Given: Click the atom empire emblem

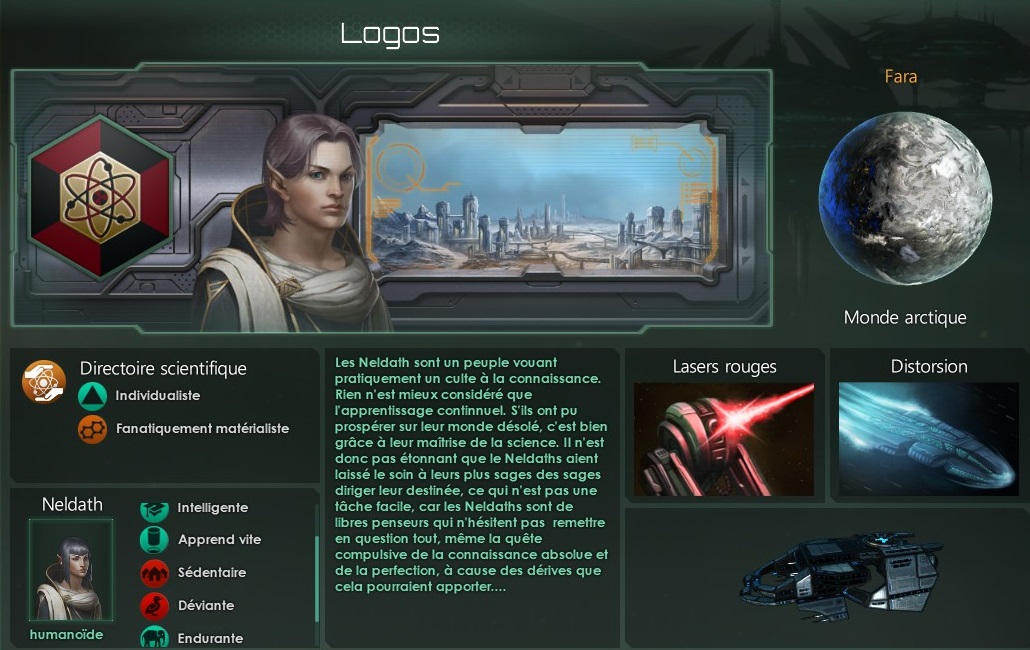Looking at the screenshot, I should (100, 196).
